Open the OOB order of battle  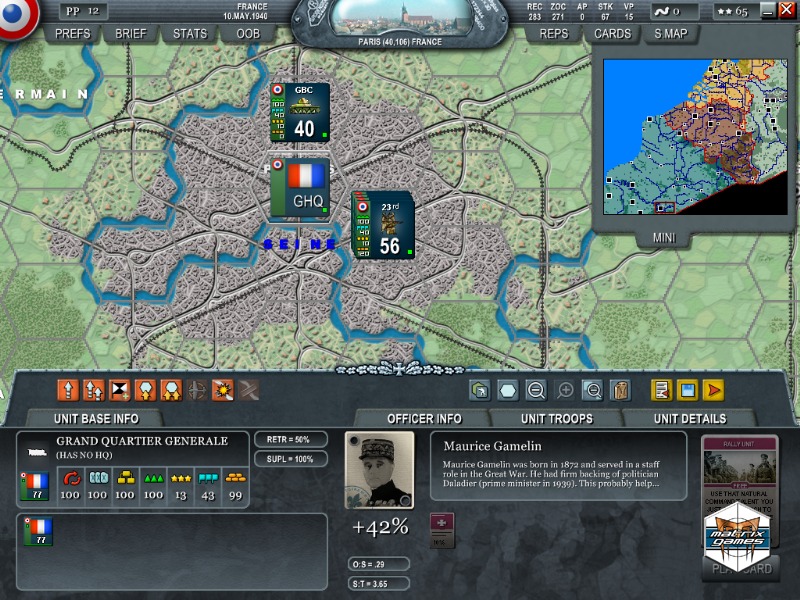click(x=248, y=33)
